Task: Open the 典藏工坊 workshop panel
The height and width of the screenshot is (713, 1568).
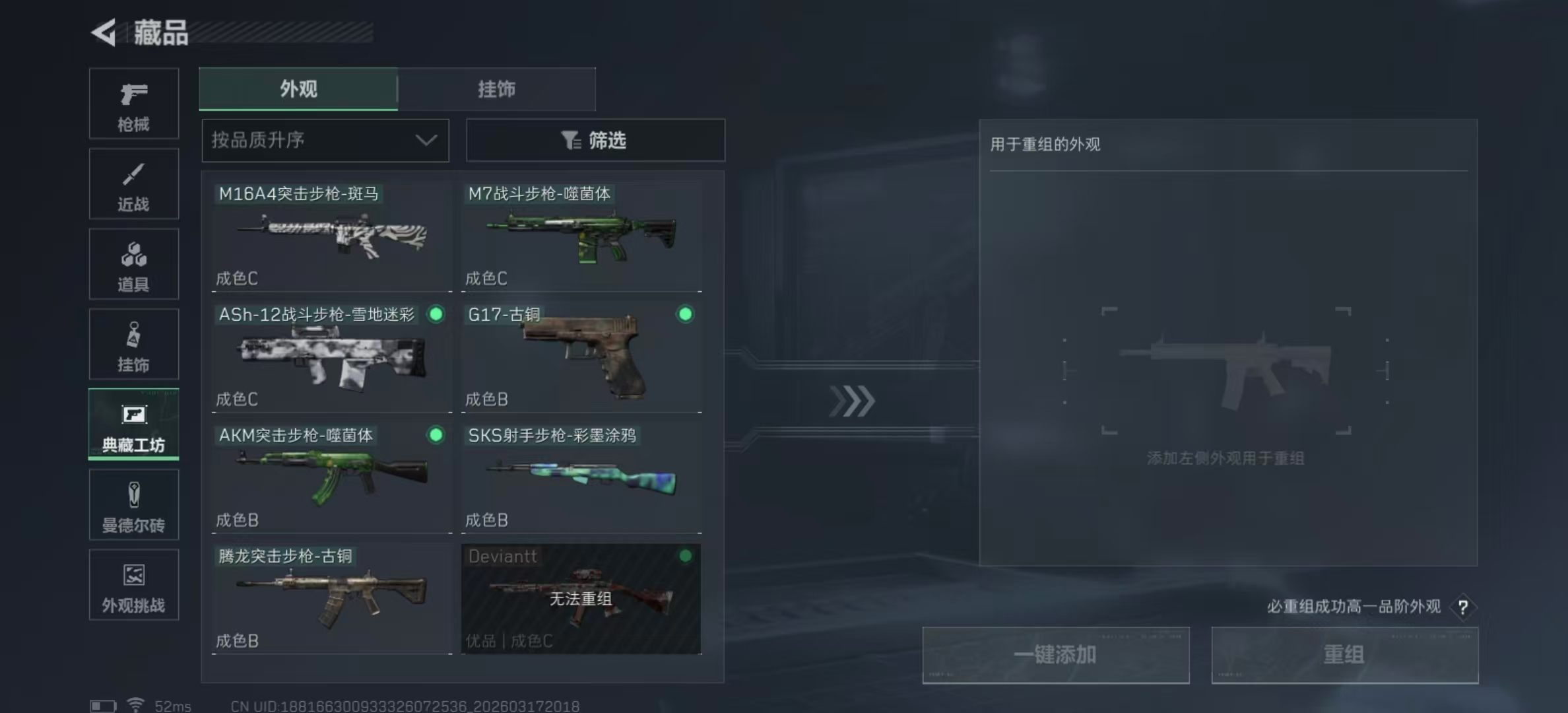Action: coord(133,424)
